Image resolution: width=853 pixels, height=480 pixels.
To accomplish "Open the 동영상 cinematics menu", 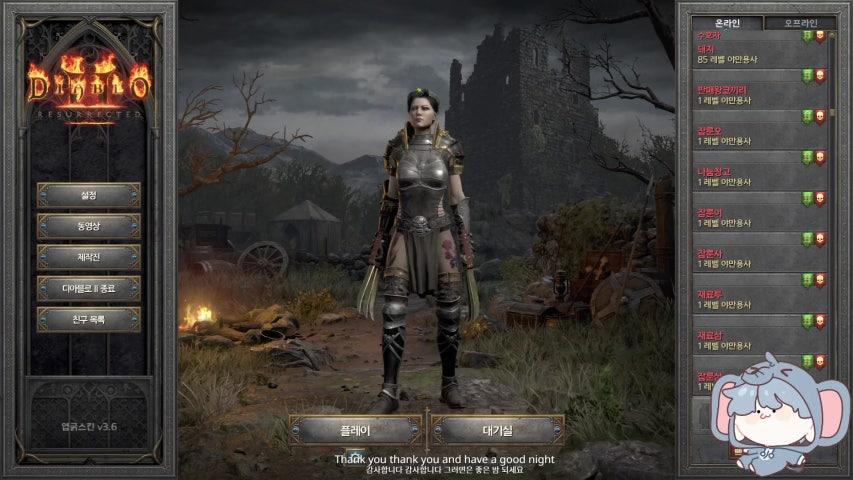I will (89, 226).
